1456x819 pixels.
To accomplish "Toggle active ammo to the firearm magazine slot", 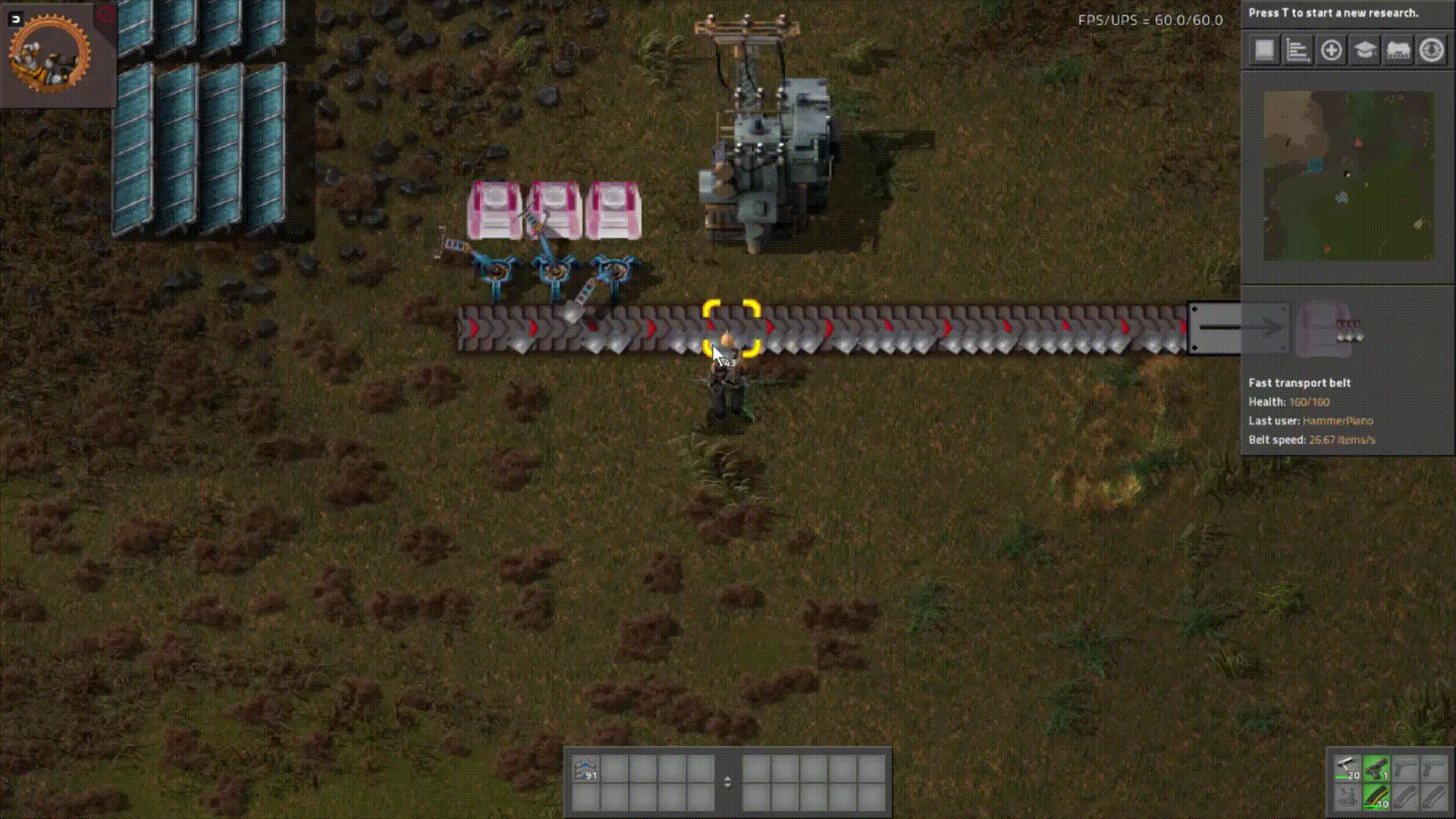I will pyautogui.click(x=1376, y=798).
